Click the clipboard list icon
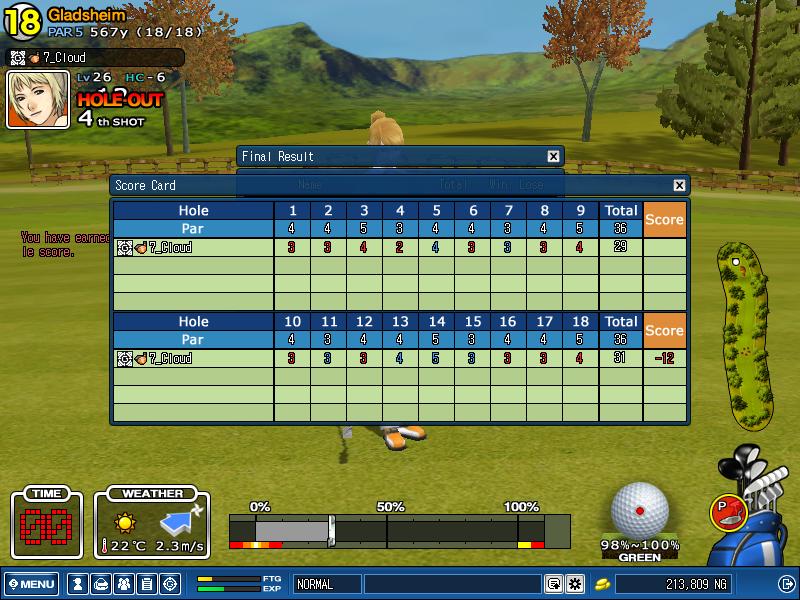Image resolution: width=800 pixels, height=600 pixels. tap(146, 584)
